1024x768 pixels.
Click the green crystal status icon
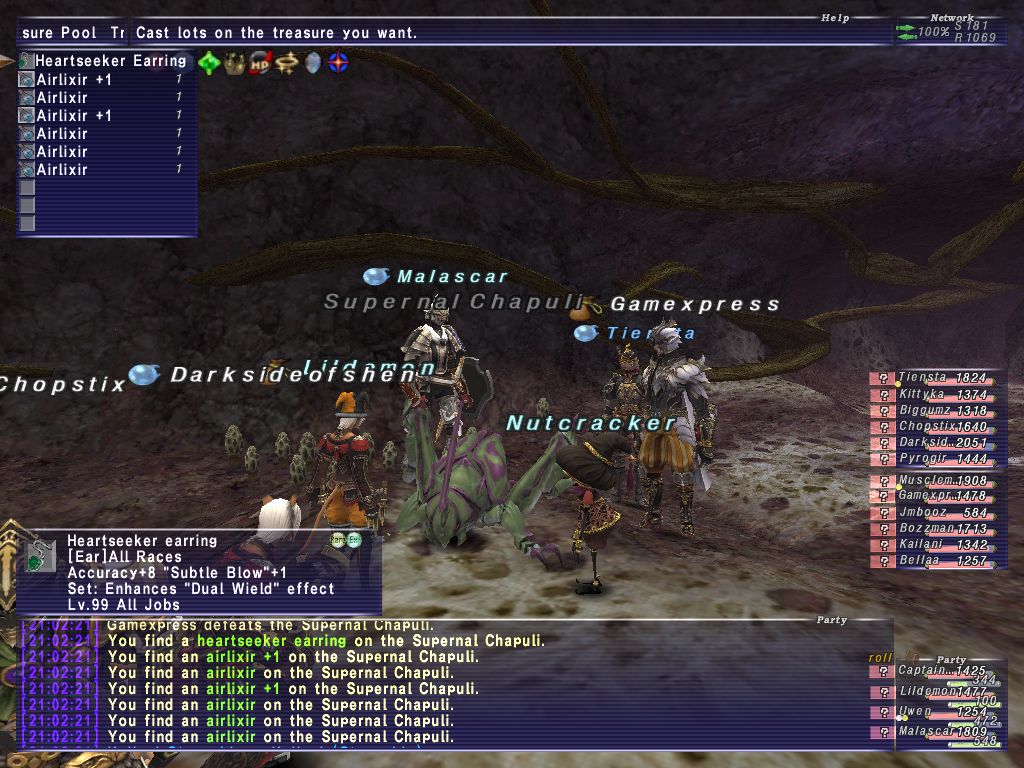click(x=209, y=63)
